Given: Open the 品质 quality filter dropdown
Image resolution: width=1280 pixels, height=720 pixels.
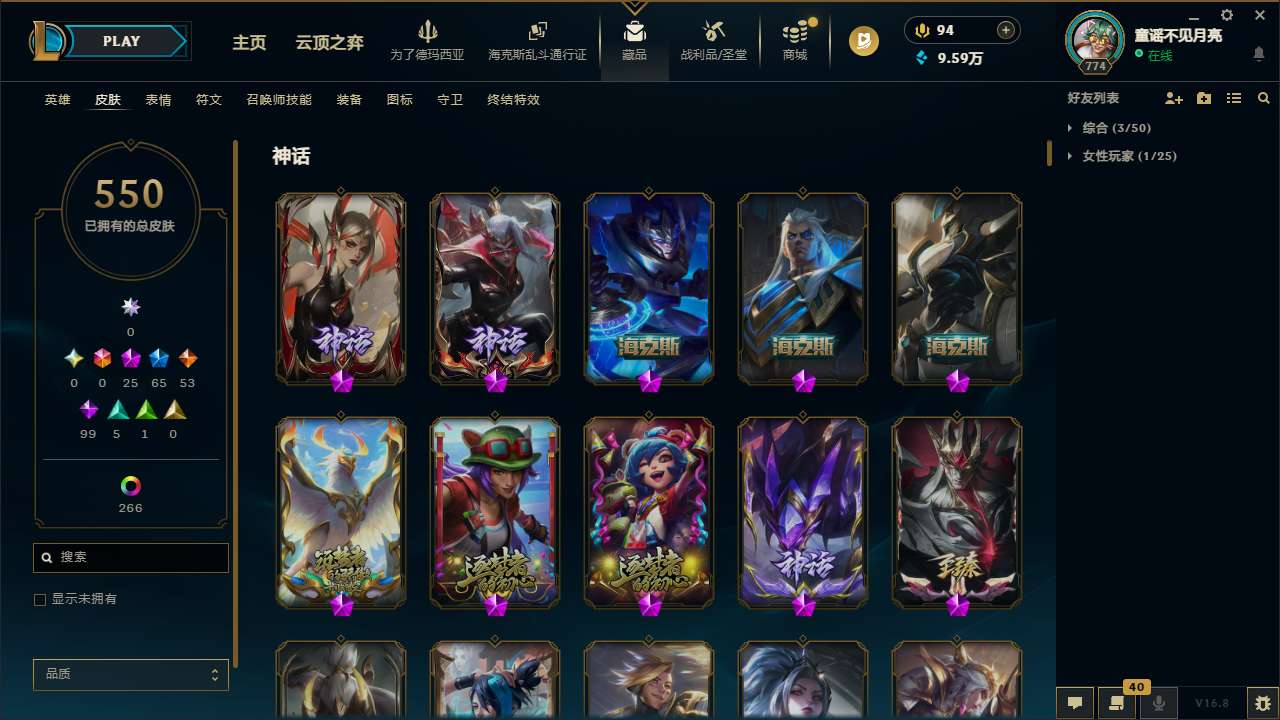Looking at the screenshot, I should (130, 674).
